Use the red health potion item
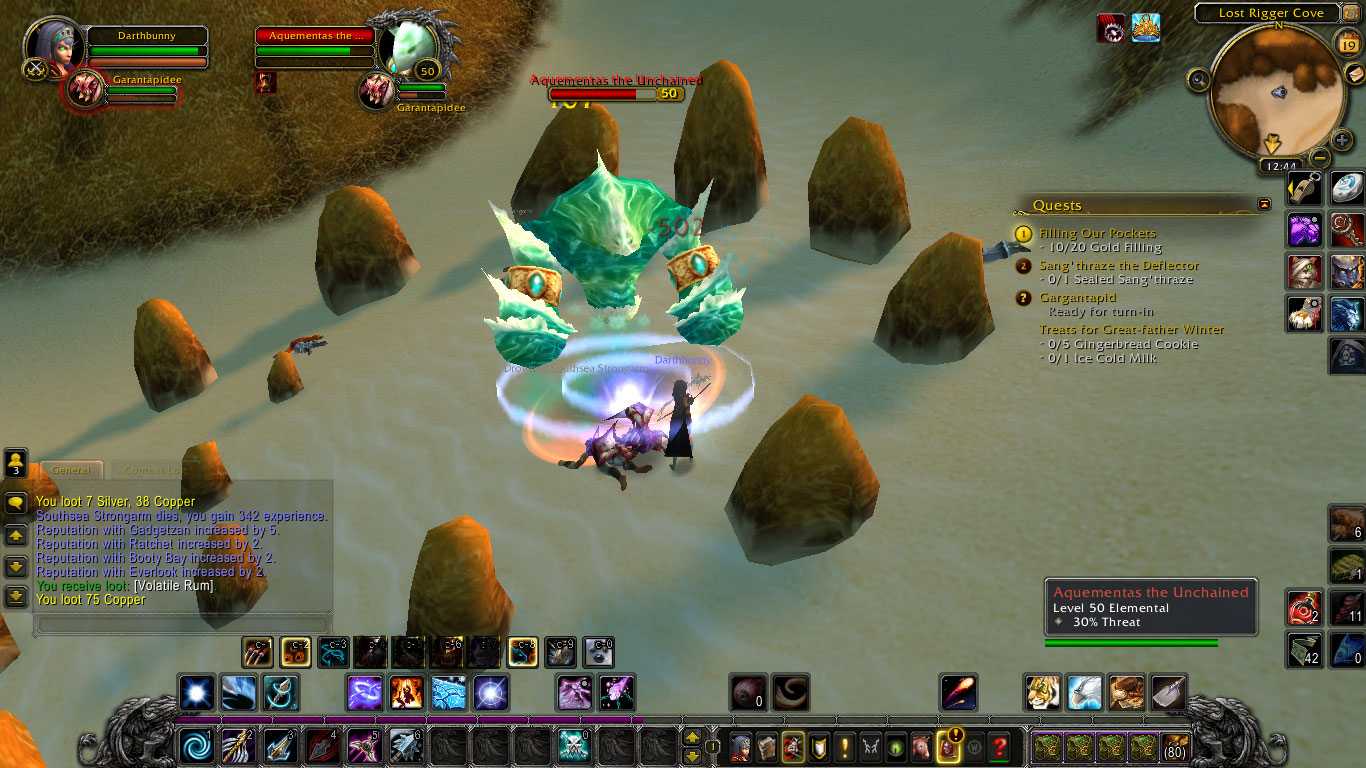This screenshot has height=768, width=1366. [1303, 608]
